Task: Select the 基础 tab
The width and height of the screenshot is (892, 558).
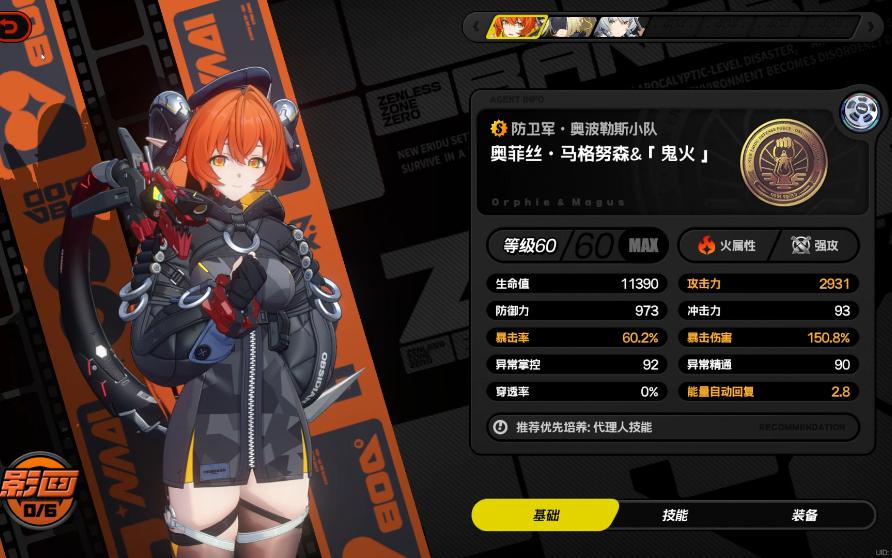Action: click(546, 515)
